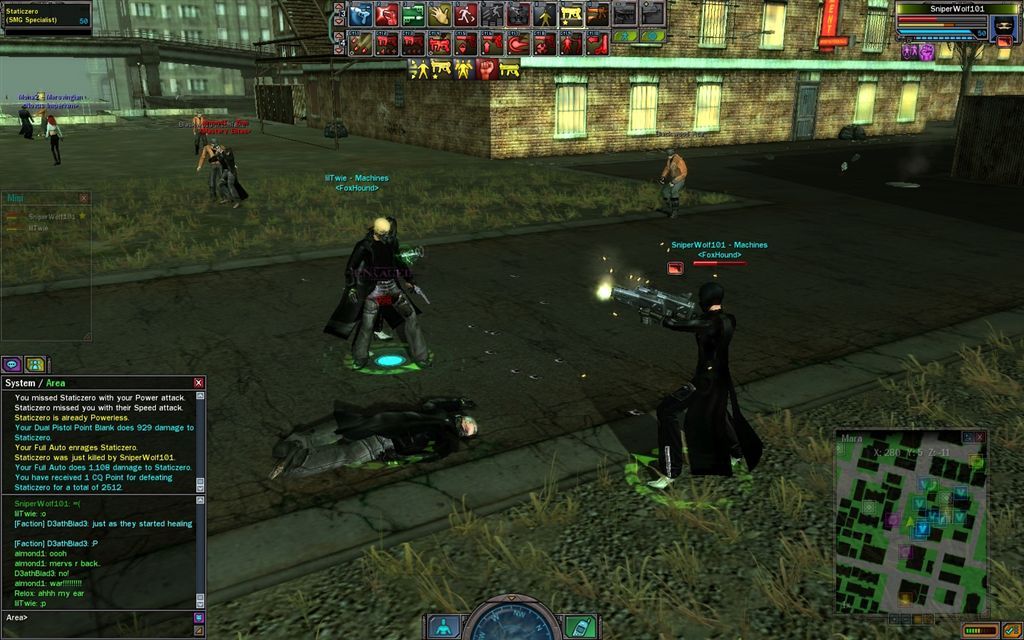Open the speech bubble chat tab
Screen dimensions: 1024x640
click(12, 364)
